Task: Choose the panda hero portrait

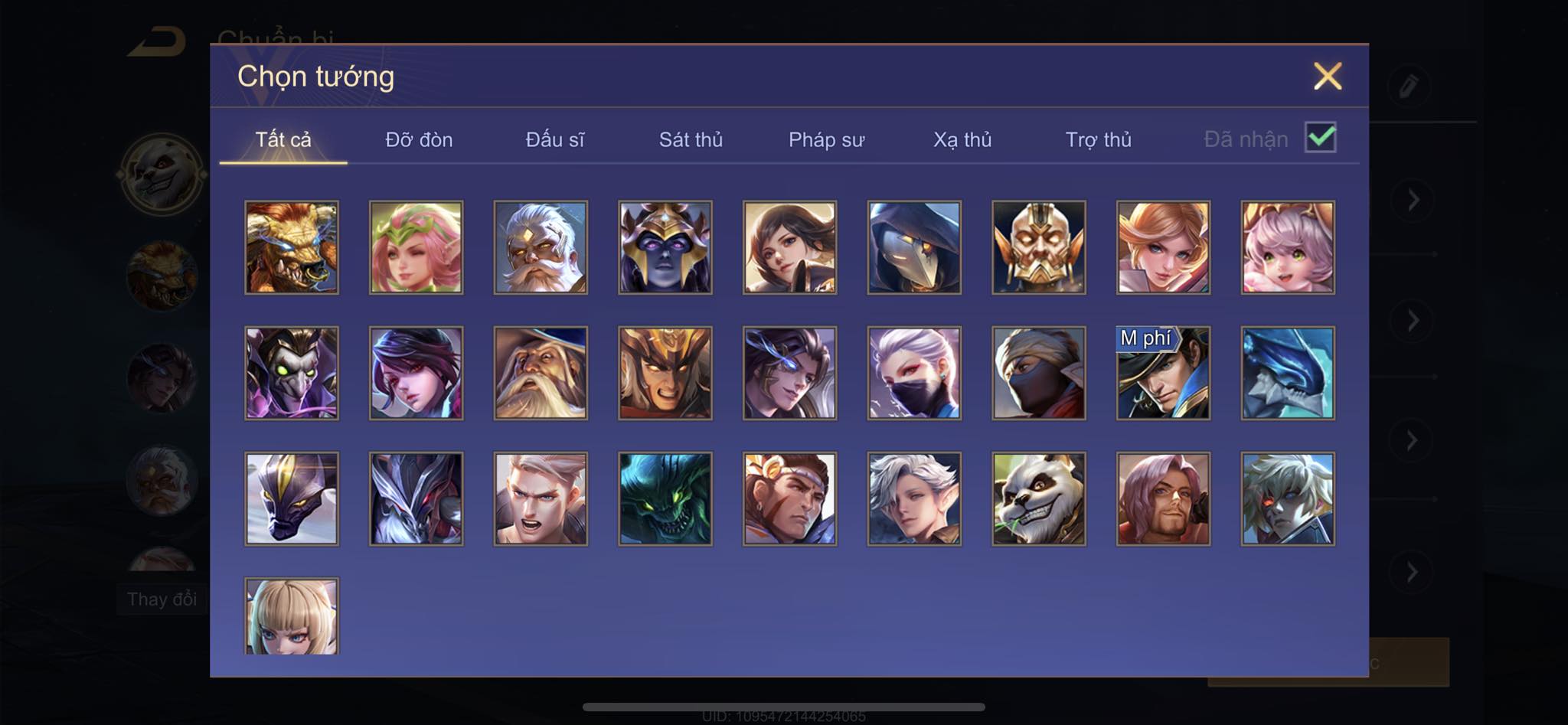Action: (x=1039, y=498)
